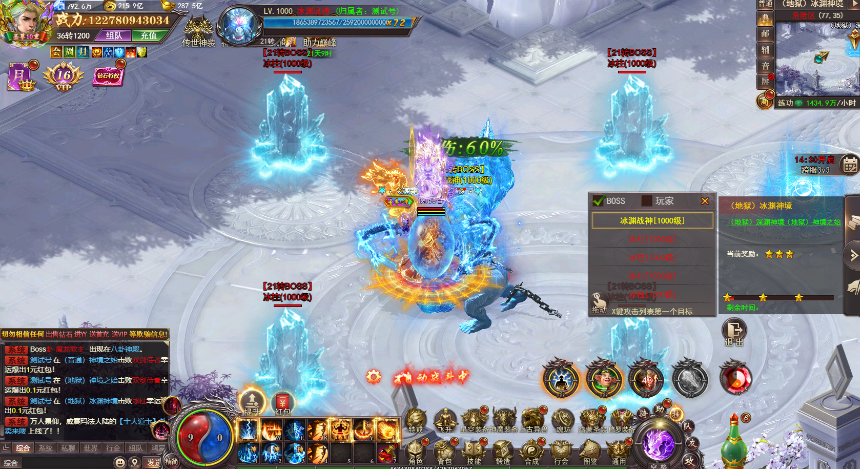Close the BOSS target list panel

coord(705,200)
